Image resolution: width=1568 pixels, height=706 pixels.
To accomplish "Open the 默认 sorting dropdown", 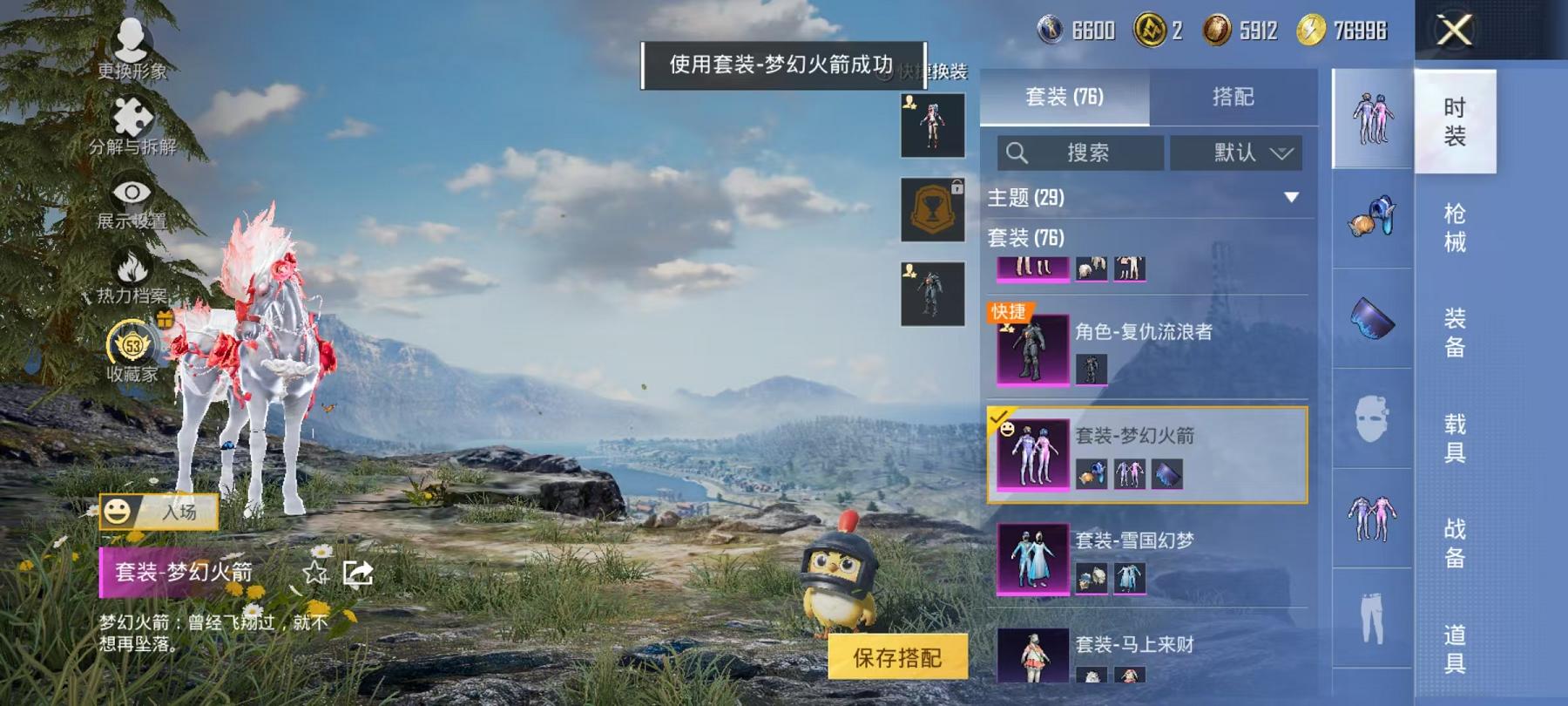I will click(1238, 153).
